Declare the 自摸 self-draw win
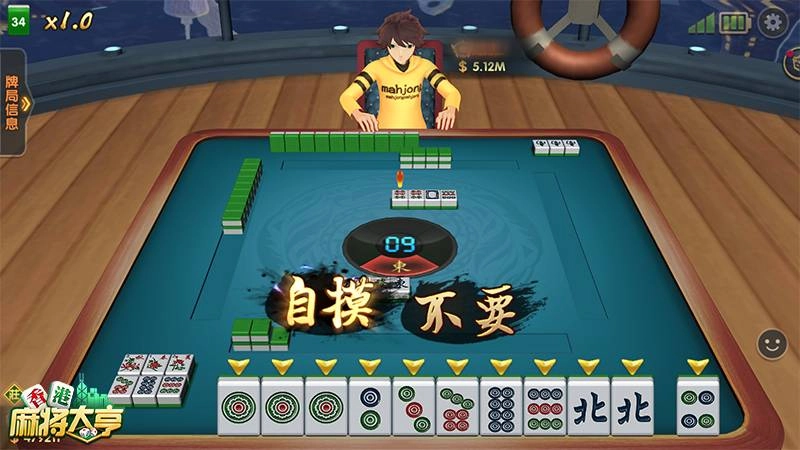This screenshot has width=800, height=450. click(x=330, y=307)
